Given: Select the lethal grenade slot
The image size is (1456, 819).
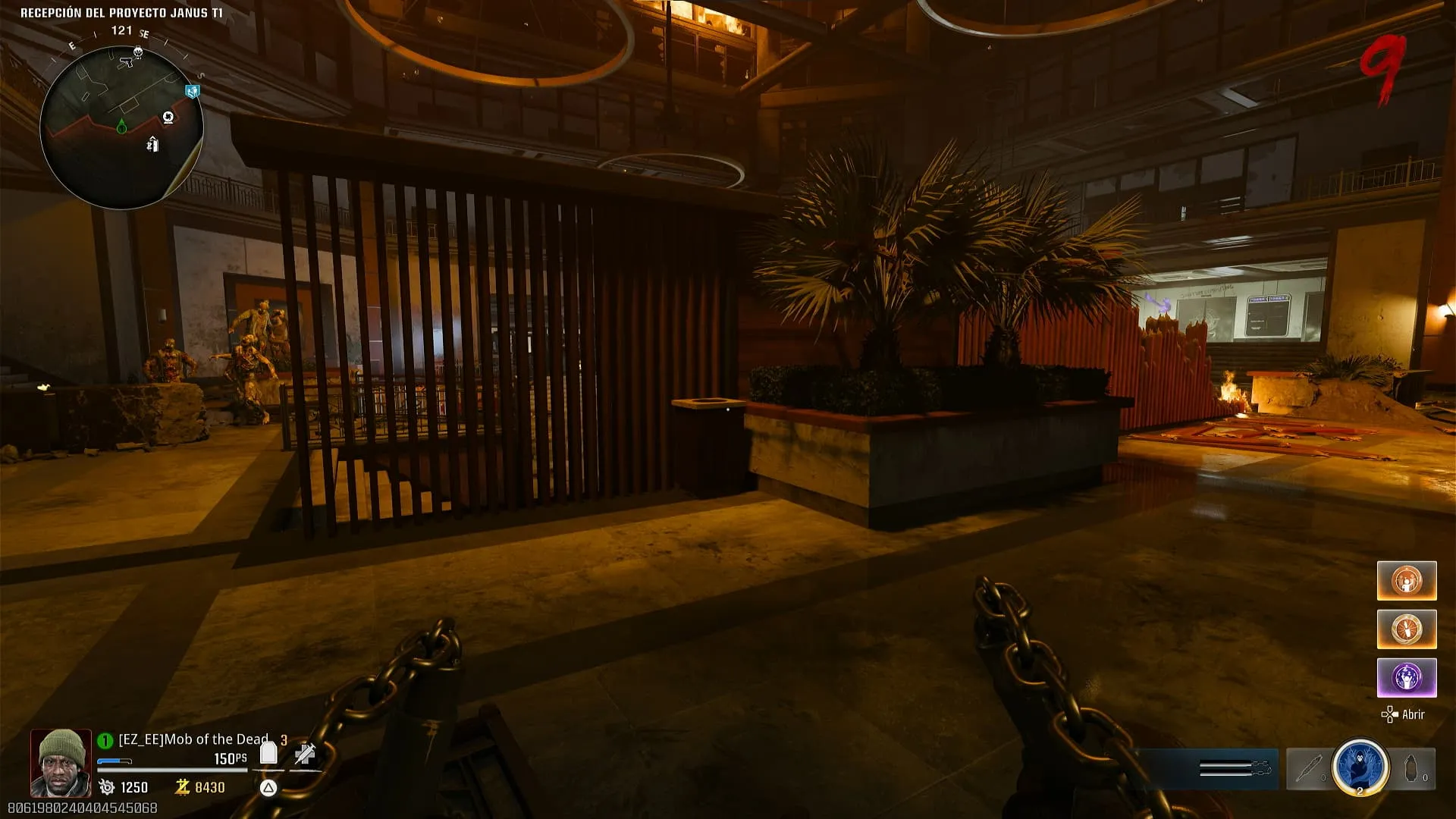Looking at the screenshot, I should coord(1413,769).
